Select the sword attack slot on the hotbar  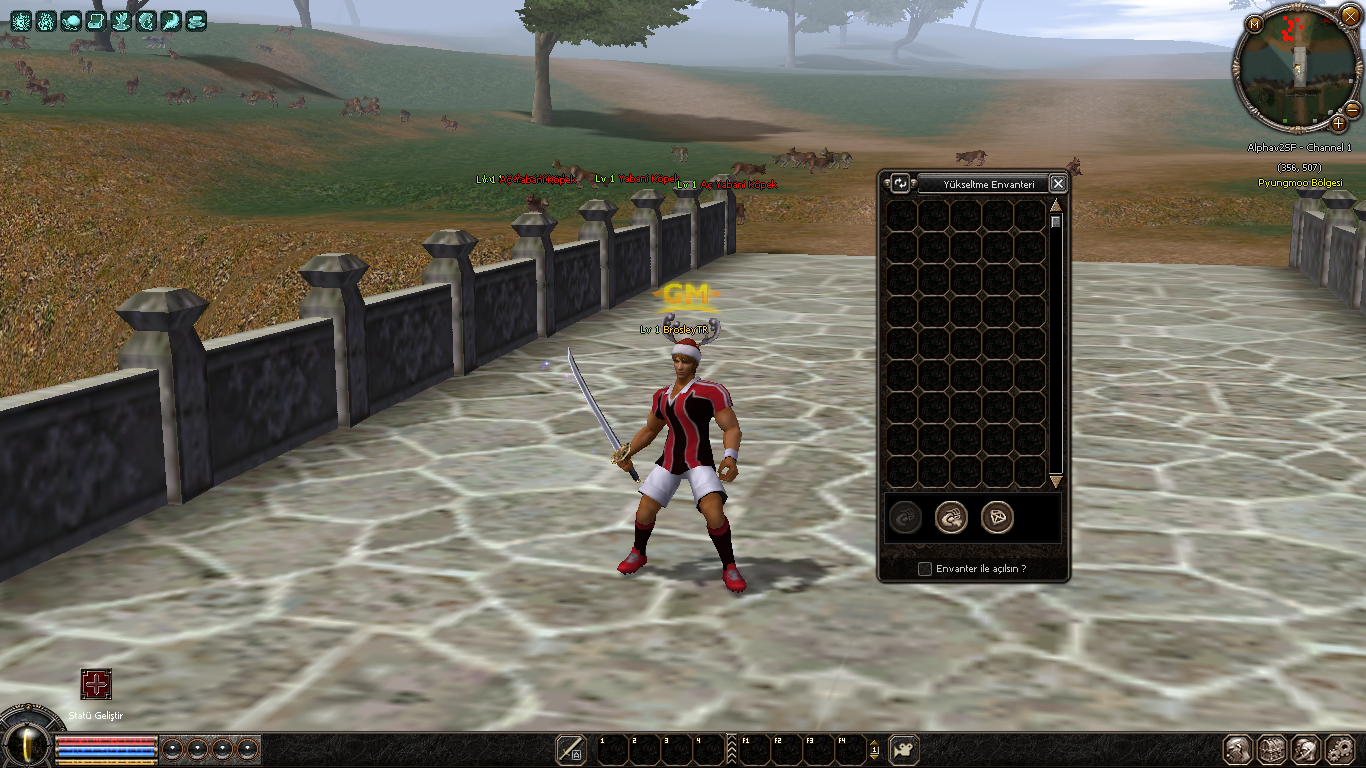tap(571, 749)
